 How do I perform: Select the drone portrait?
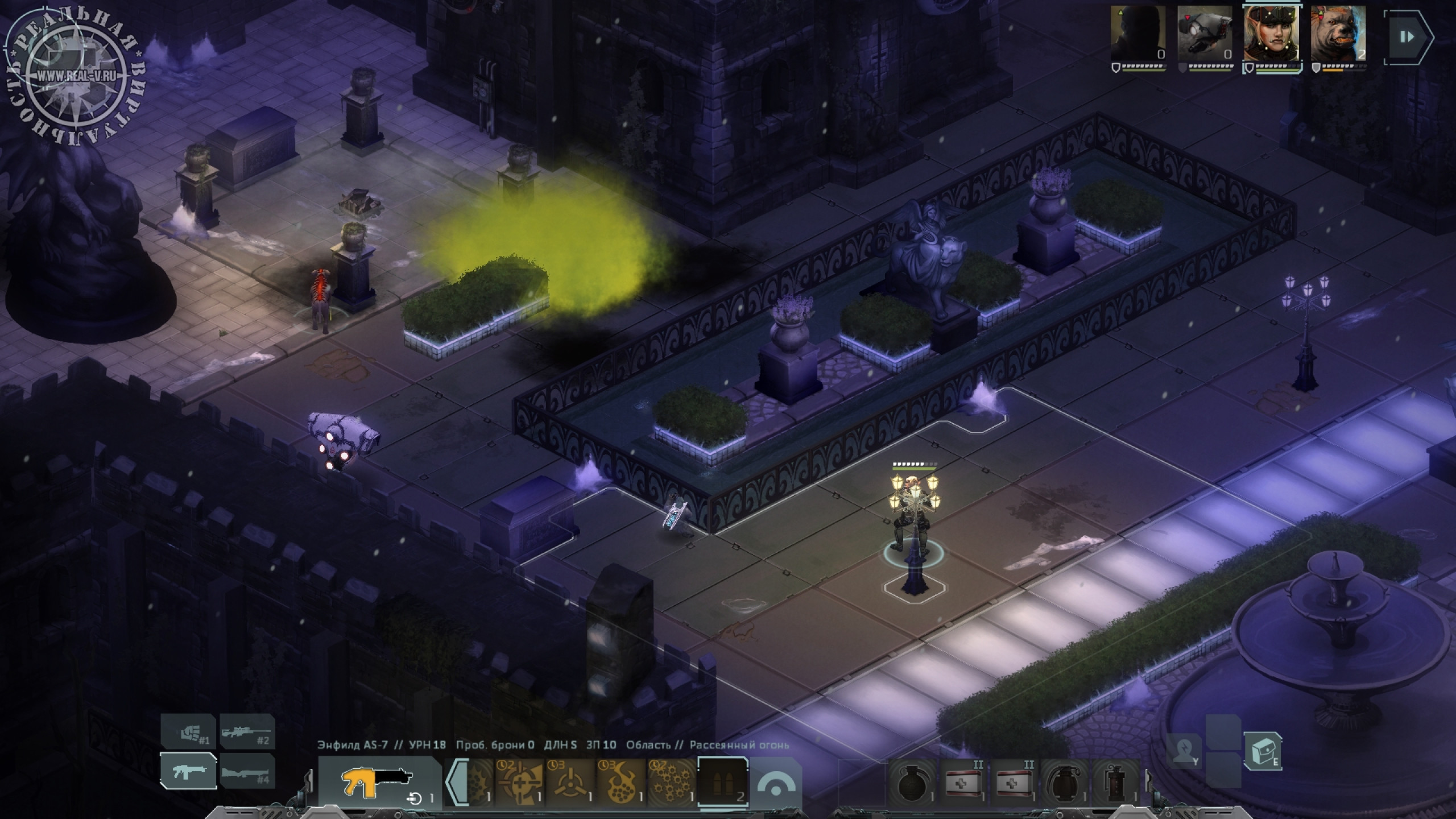point(1204,34)
